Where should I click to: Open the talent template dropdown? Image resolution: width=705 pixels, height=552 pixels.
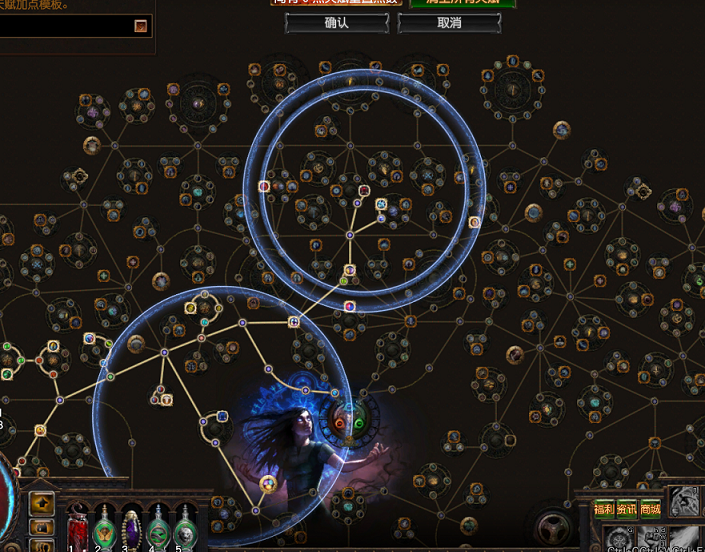click(x=141, y=25)
